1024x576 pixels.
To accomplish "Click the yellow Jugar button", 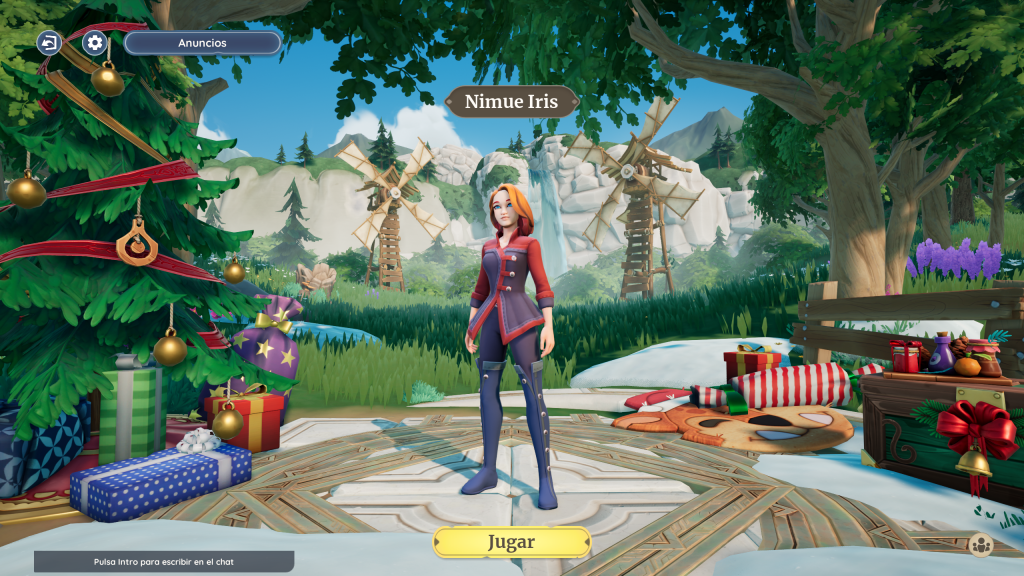I will (x=511, y=542).
